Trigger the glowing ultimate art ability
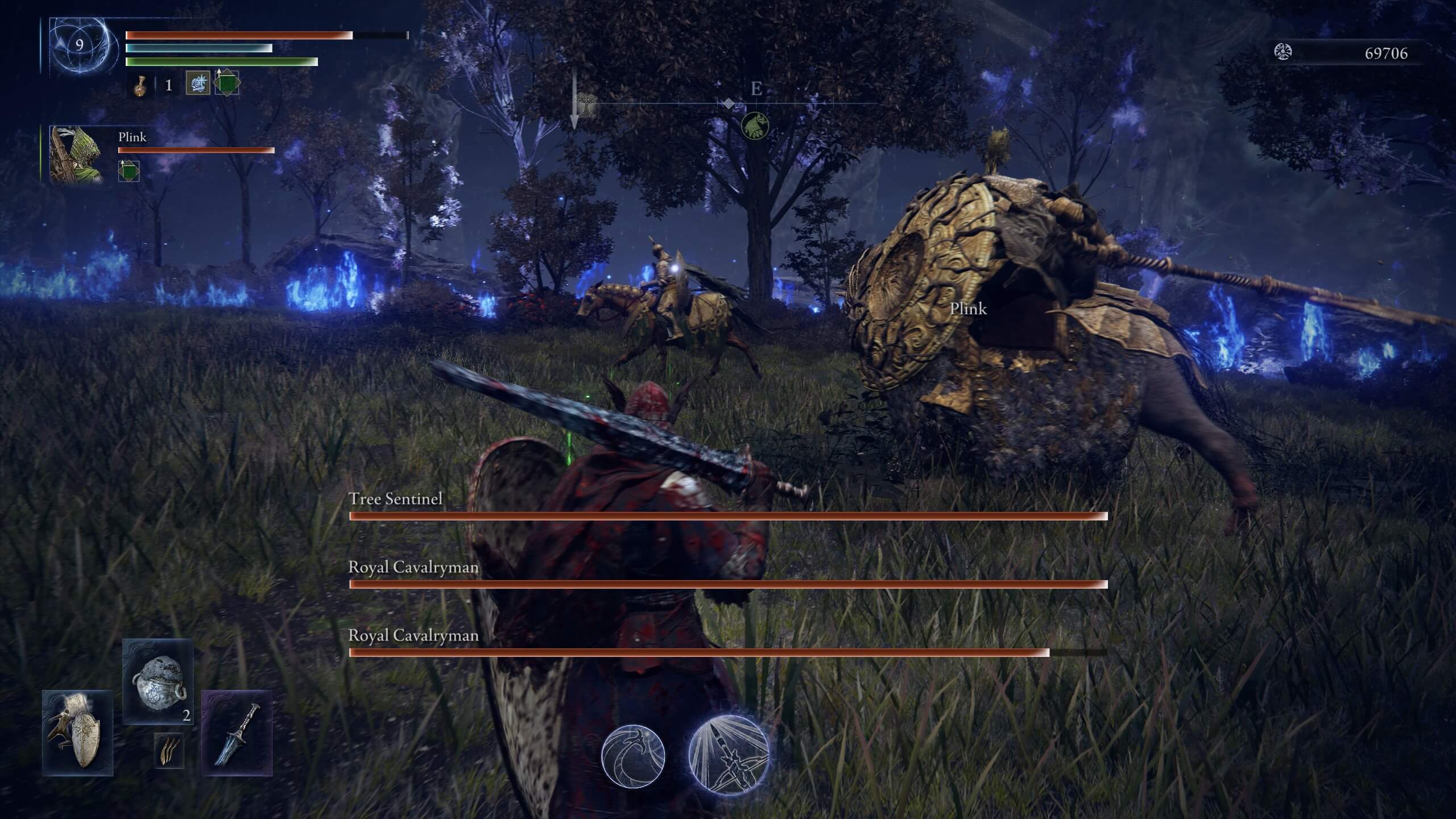Image resolution: width=1456 pixels, height=819 pixels. [729, 754]
